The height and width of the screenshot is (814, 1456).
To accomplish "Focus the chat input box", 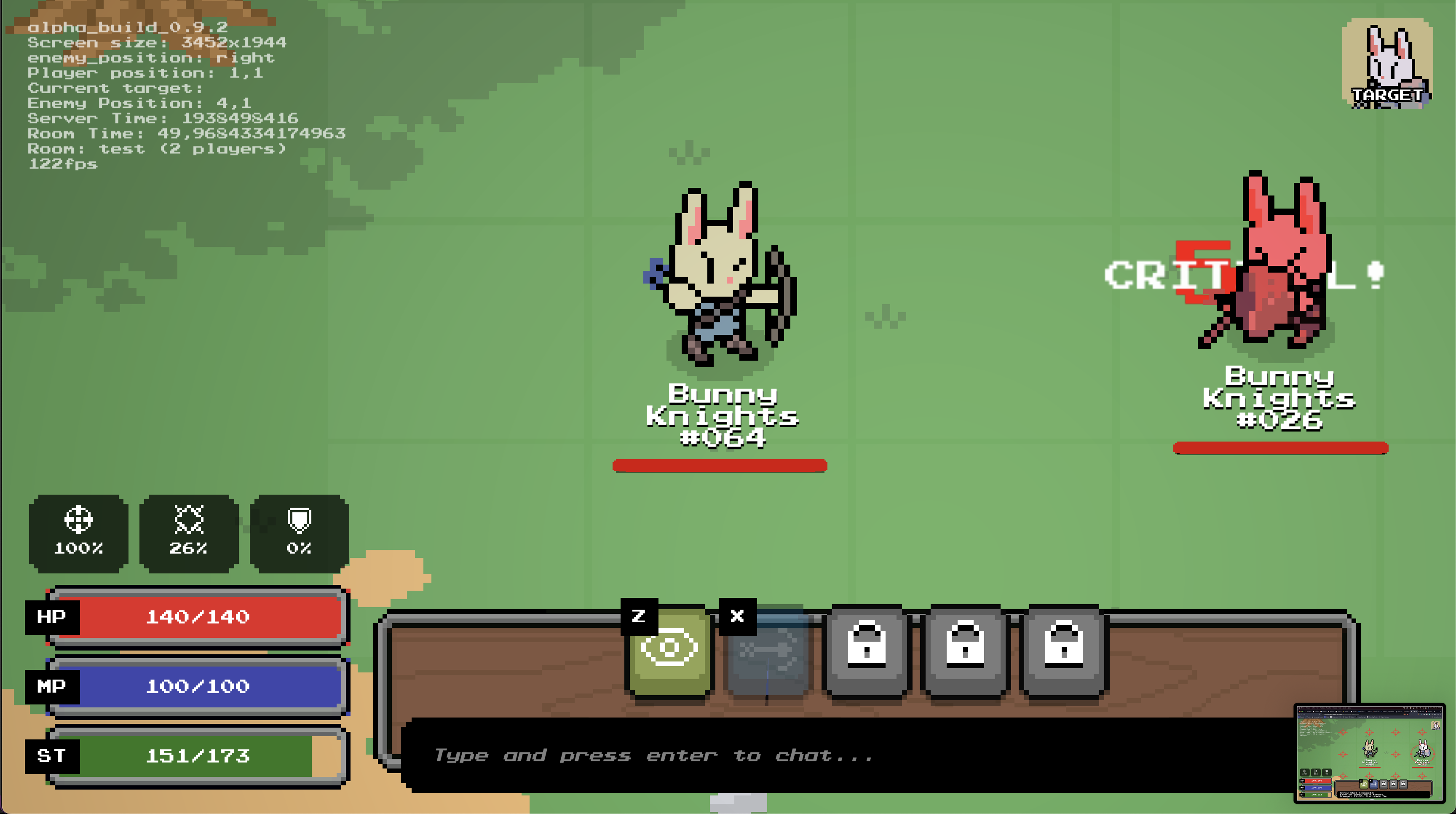I will click(x=848, y=755).
